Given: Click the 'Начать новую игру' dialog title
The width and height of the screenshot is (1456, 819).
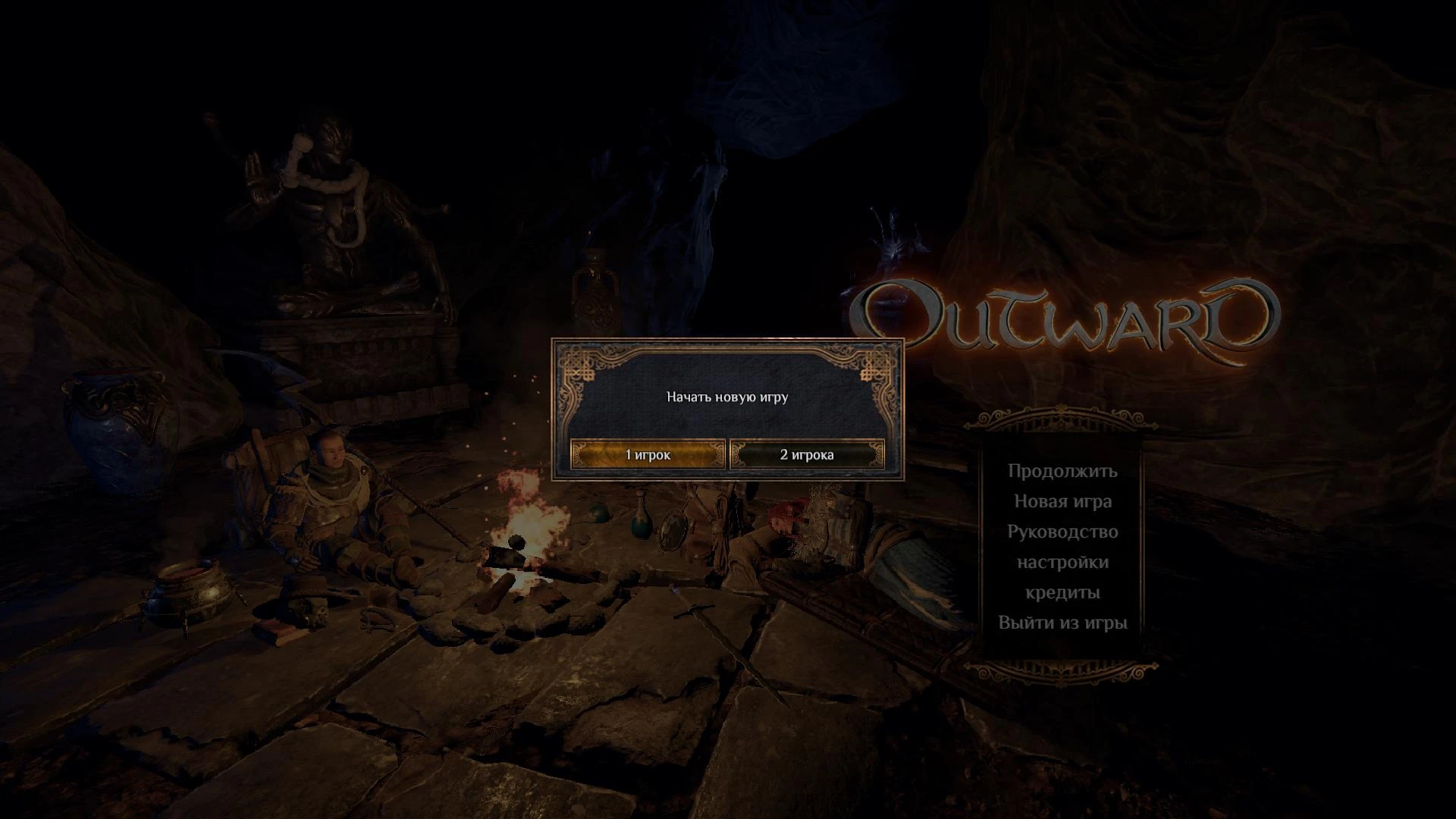Looking at the screenshot, I should tap(728, 395).
